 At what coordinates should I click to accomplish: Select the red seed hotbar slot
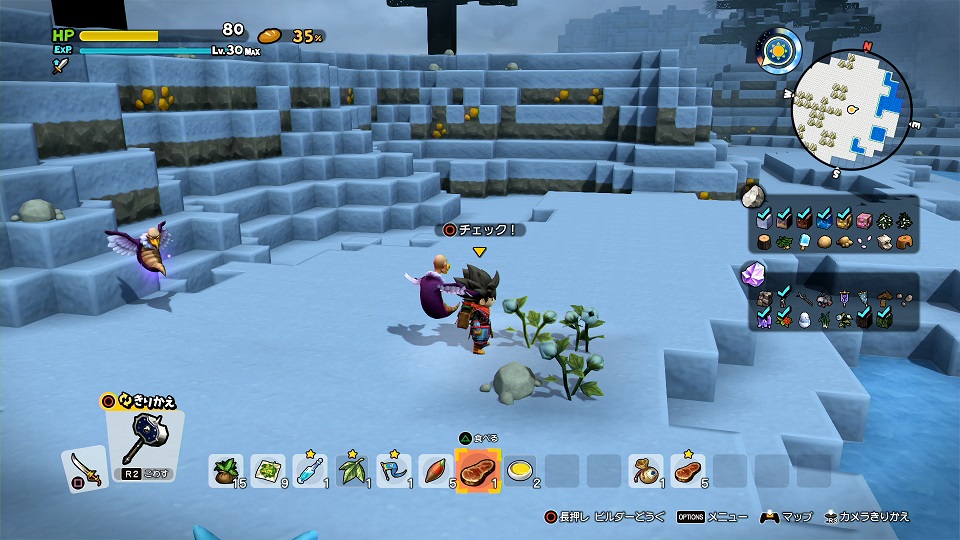tap(434, 470)
